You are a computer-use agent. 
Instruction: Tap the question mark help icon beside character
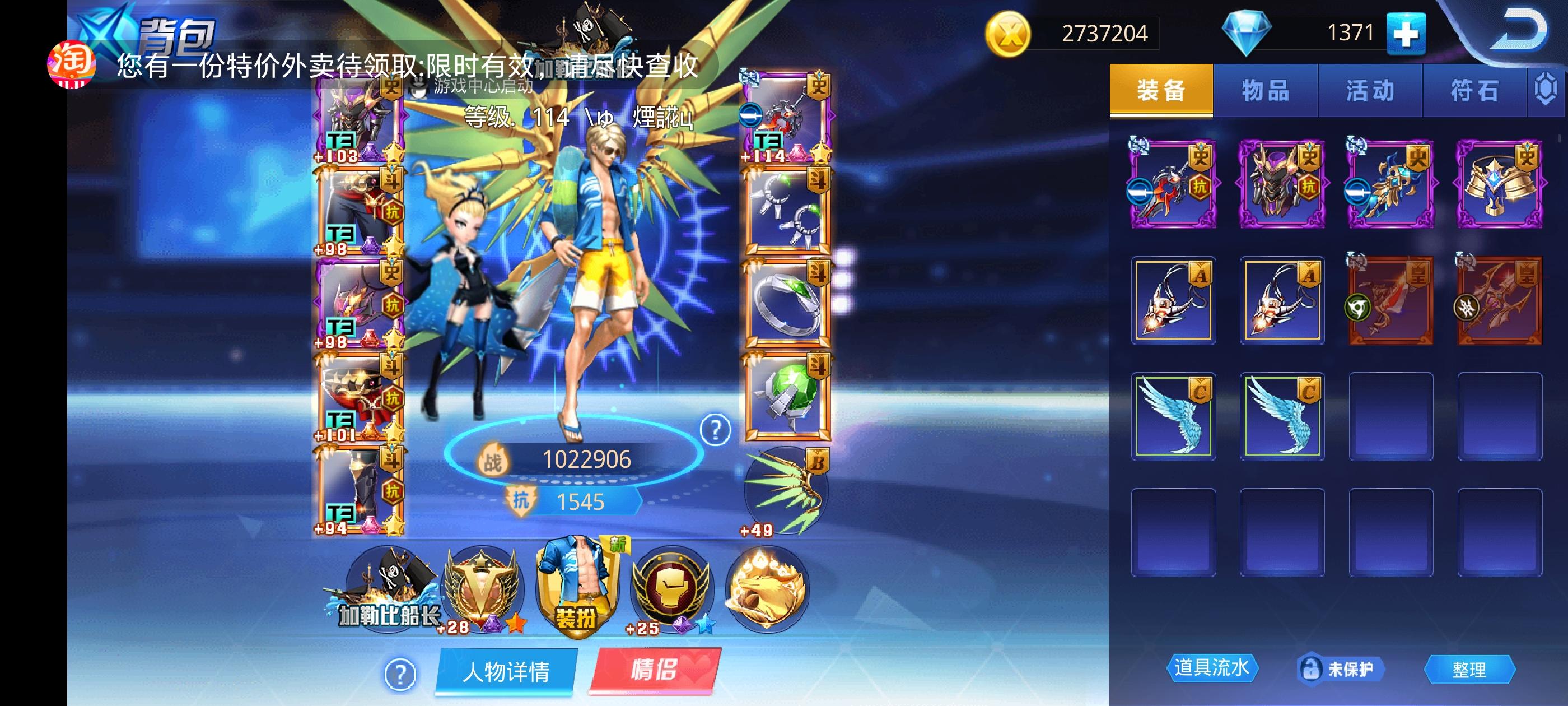click(x=715, y=431)
